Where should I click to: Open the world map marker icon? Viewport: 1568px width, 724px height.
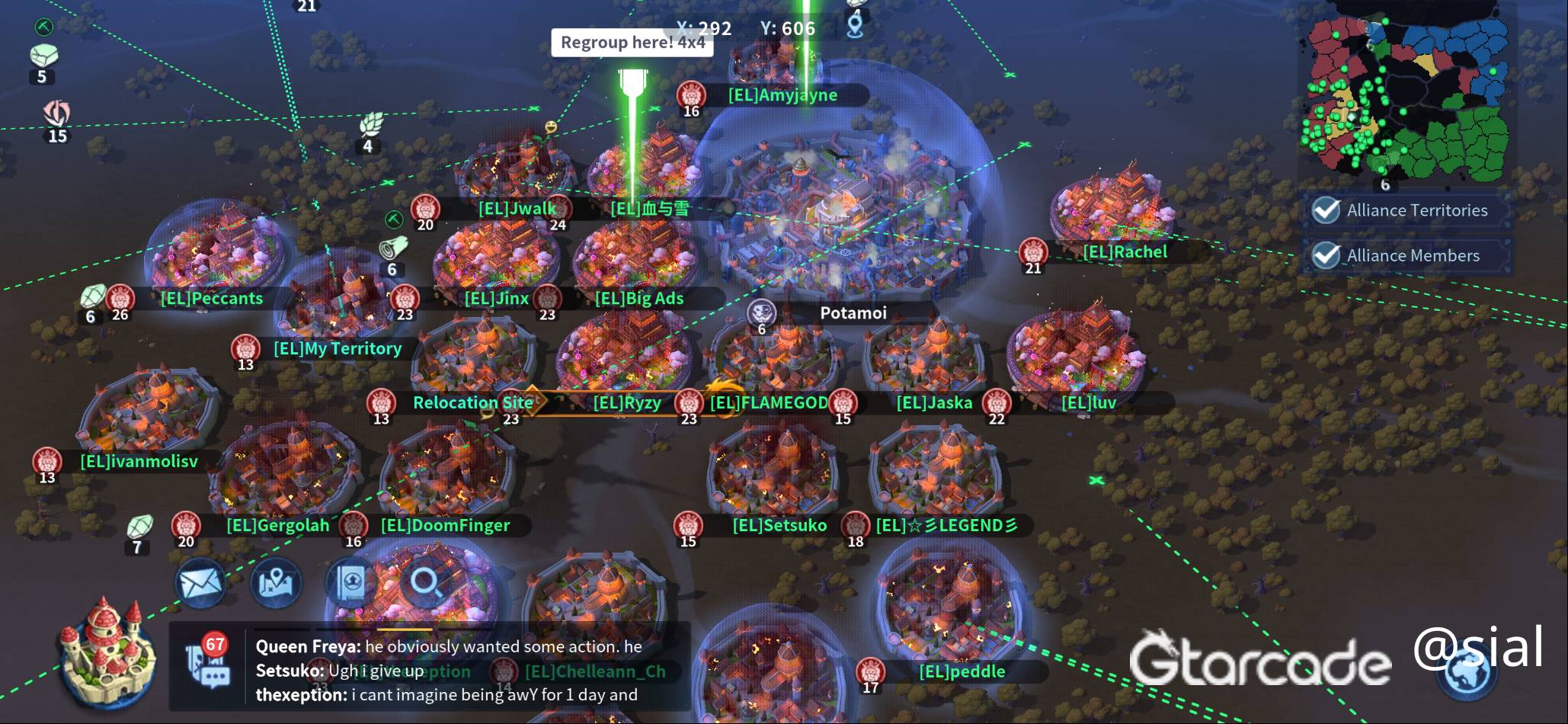[x=276, y=584]
